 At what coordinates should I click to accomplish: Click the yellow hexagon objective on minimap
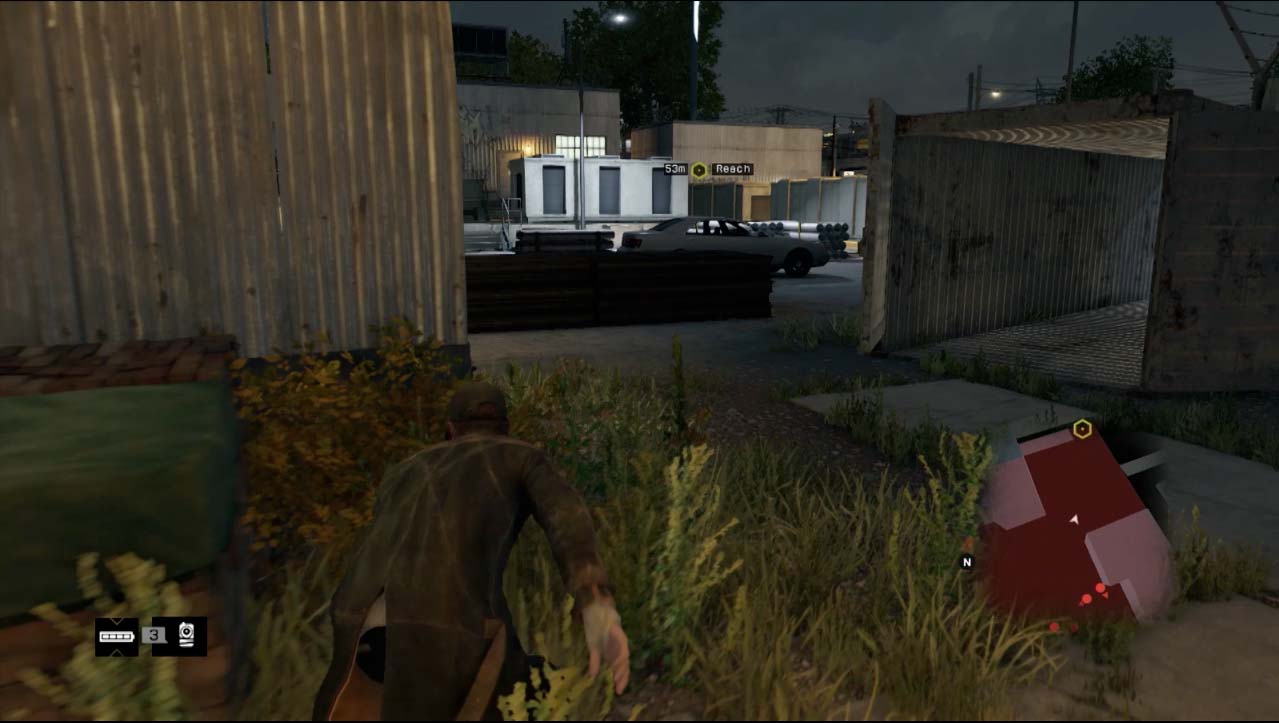click(1081, 429)
